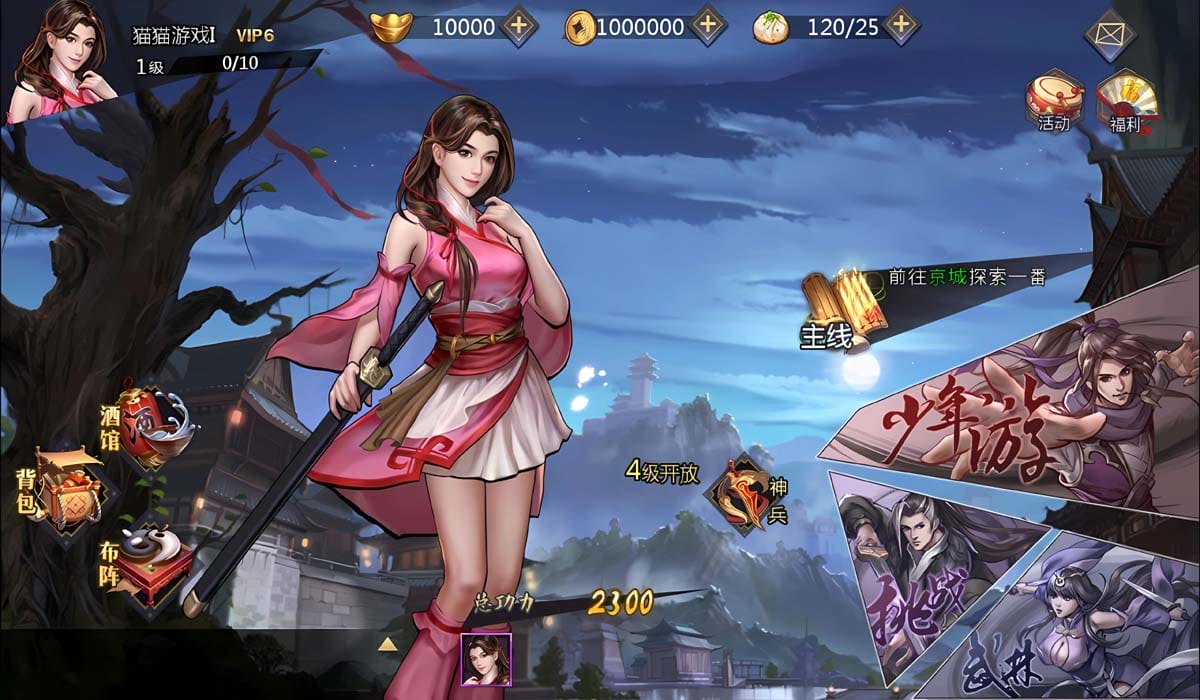Open the VIP6 privileges badge
1200x700 pixels.
point(256,33)
